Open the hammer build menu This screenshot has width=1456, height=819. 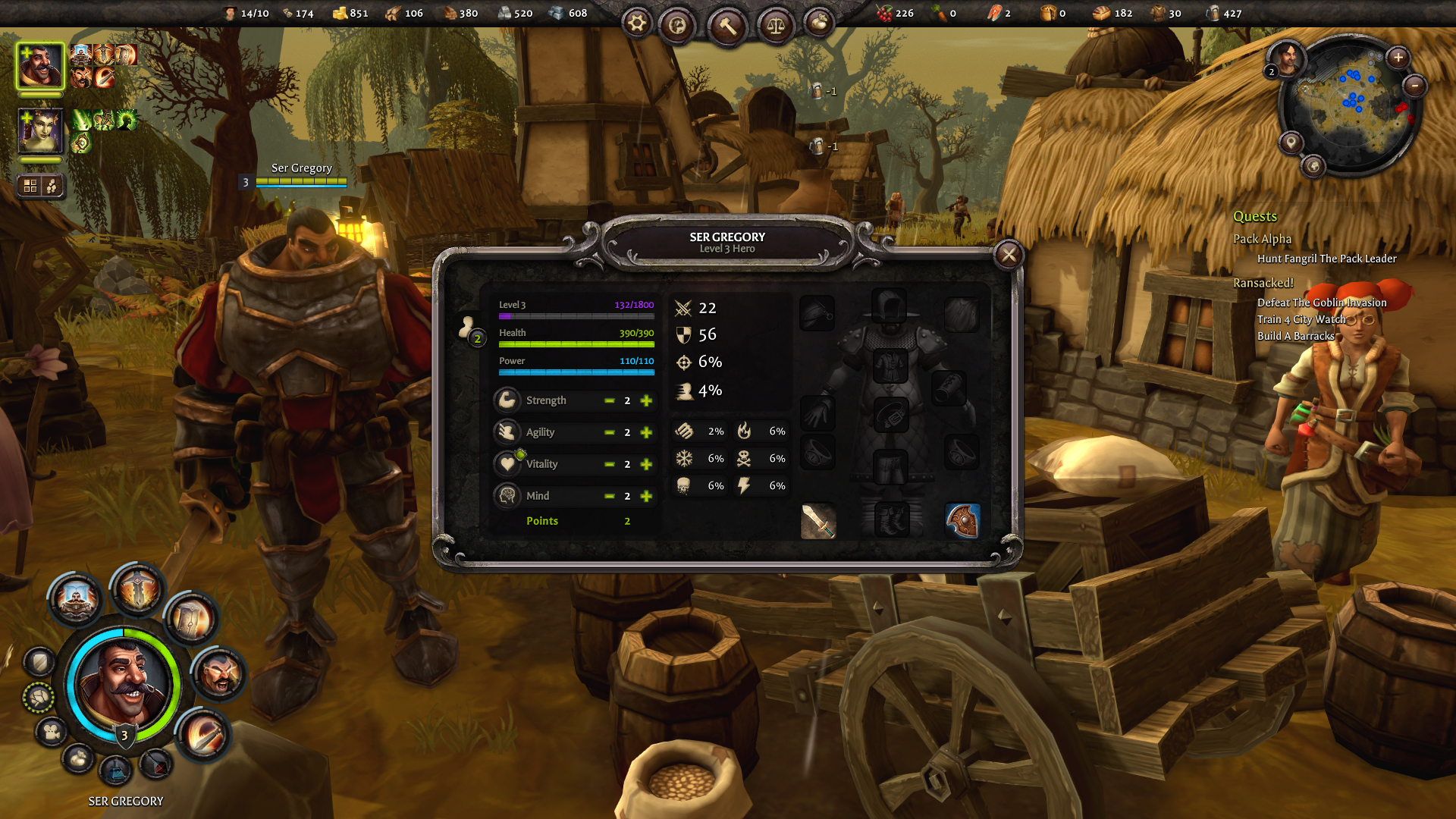pyautogui.click(x=727, y=27)
